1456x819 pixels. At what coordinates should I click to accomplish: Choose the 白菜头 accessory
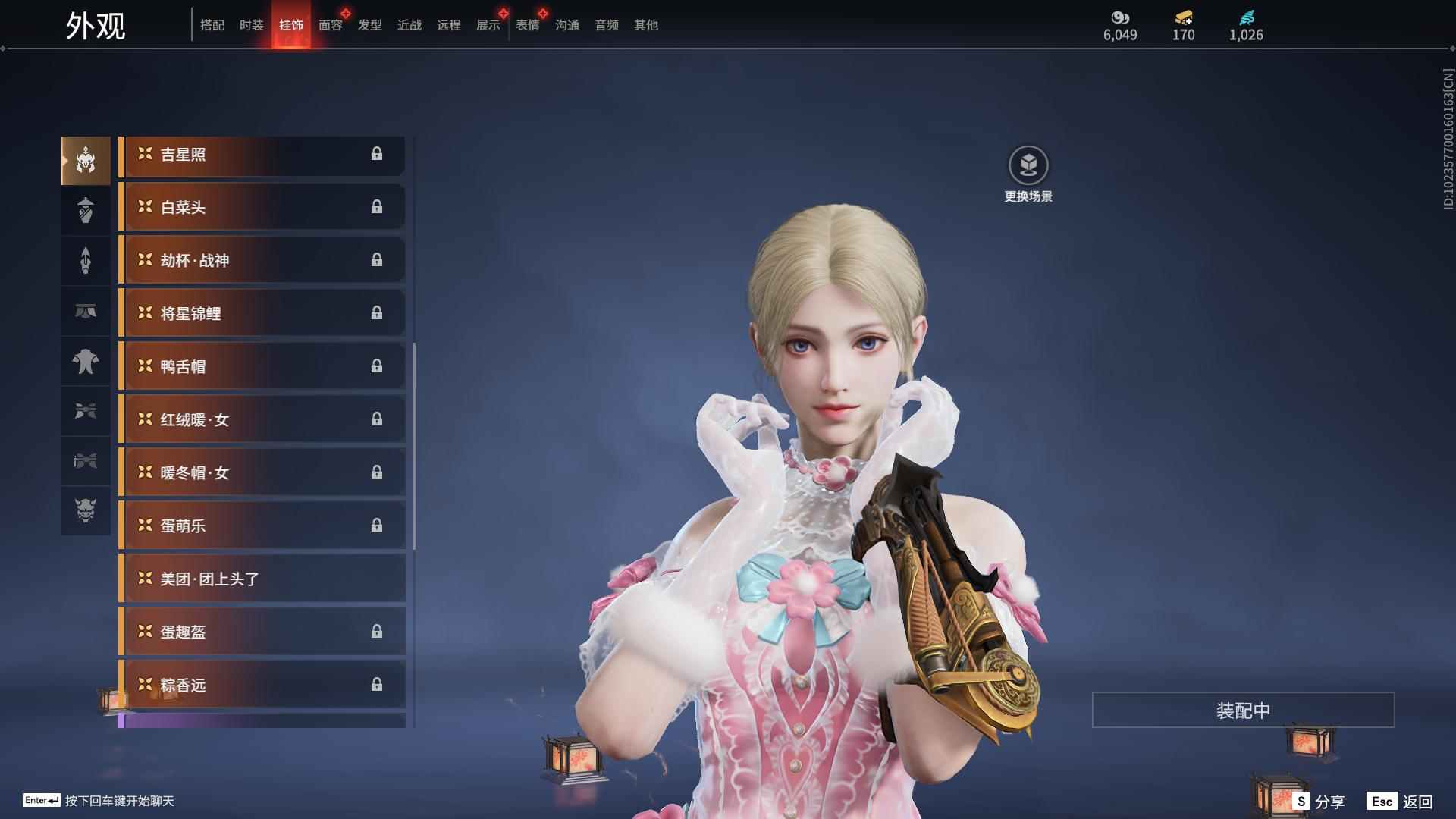pyautogui.click(x=262, y=208)
